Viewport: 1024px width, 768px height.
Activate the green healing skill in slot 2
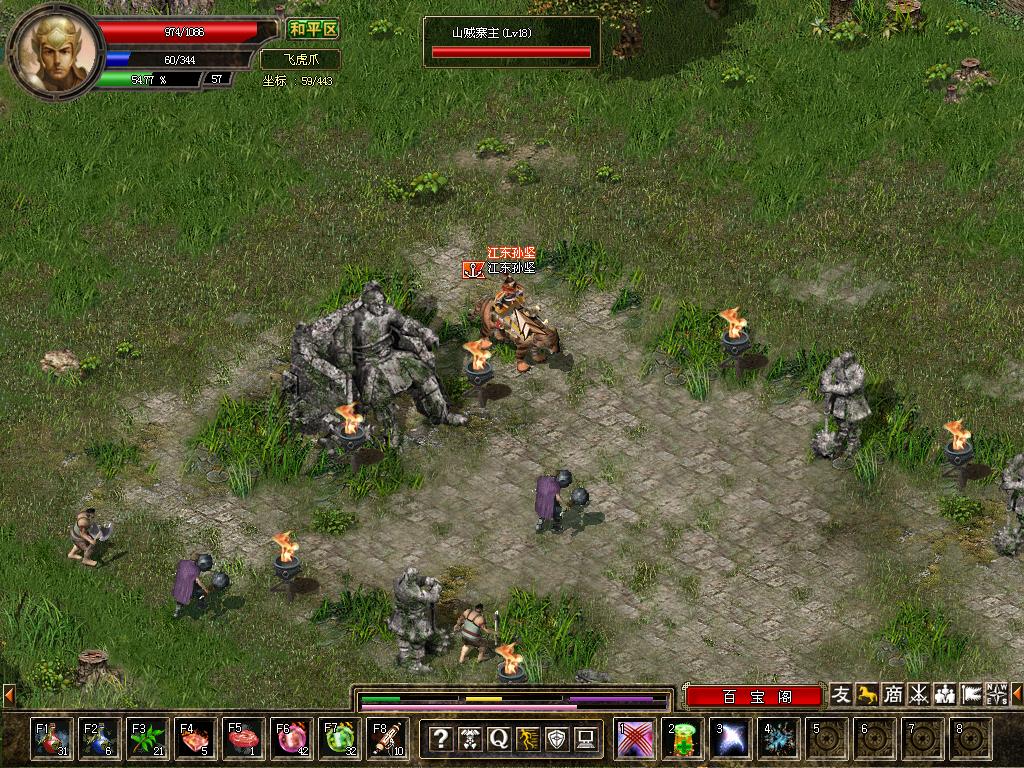pyautogui.click(x=684, y=739)
